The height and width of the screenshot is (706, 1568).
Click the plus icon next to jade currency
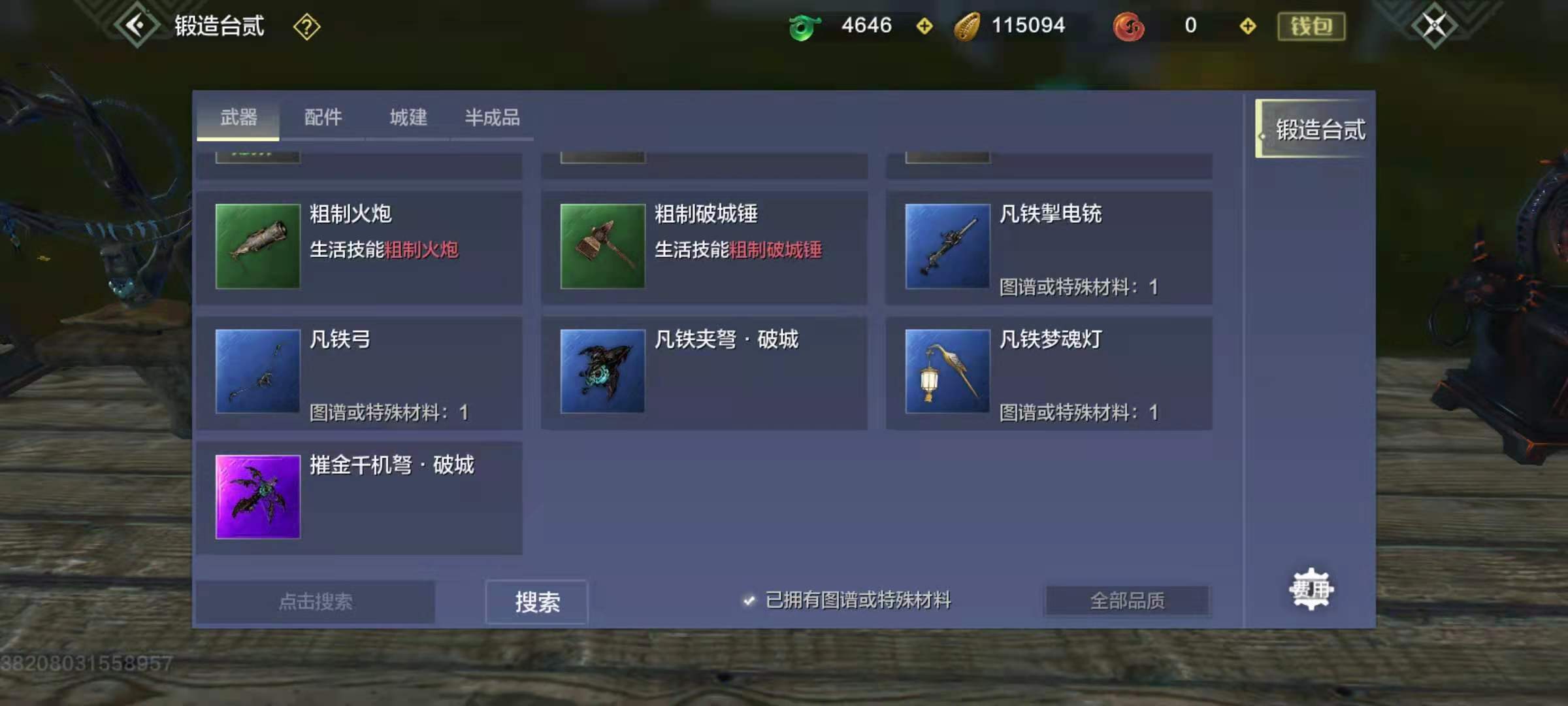click(925, 26)
